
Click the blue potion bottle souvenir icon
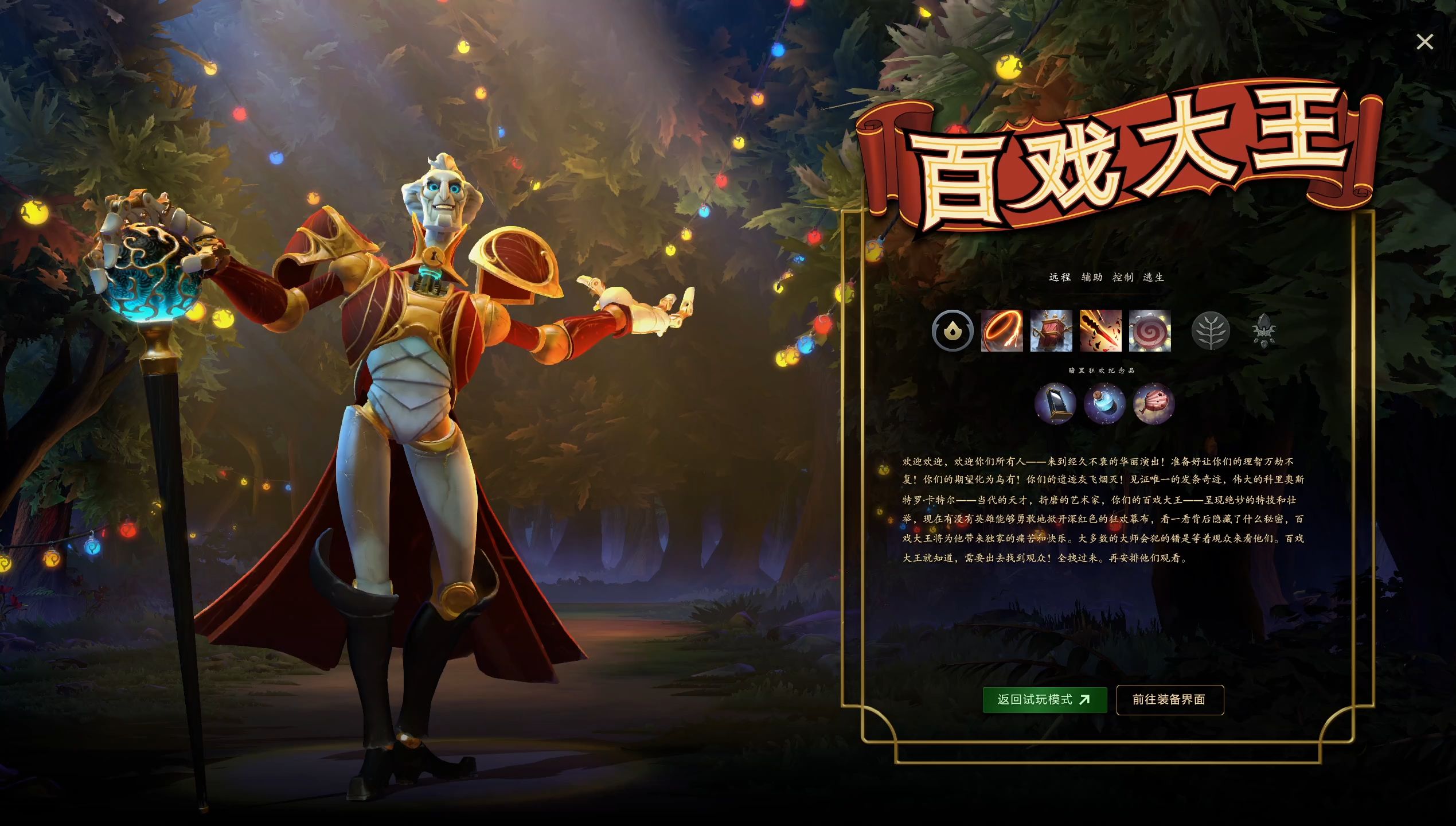point(1104,405)
